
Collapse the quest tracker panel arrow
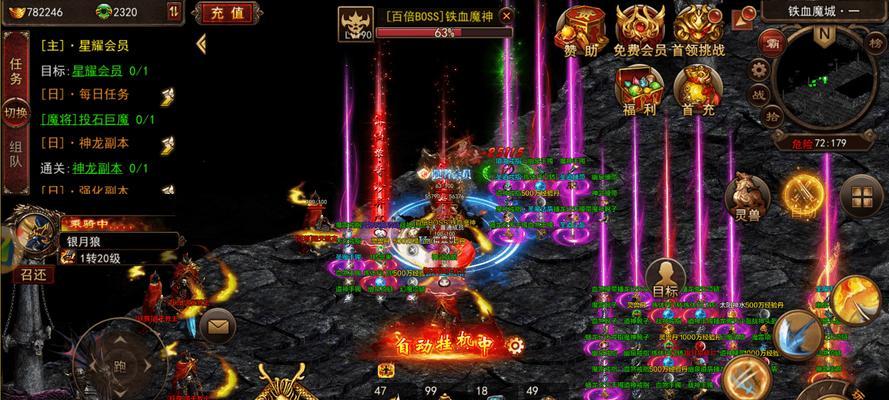(201, 44)
